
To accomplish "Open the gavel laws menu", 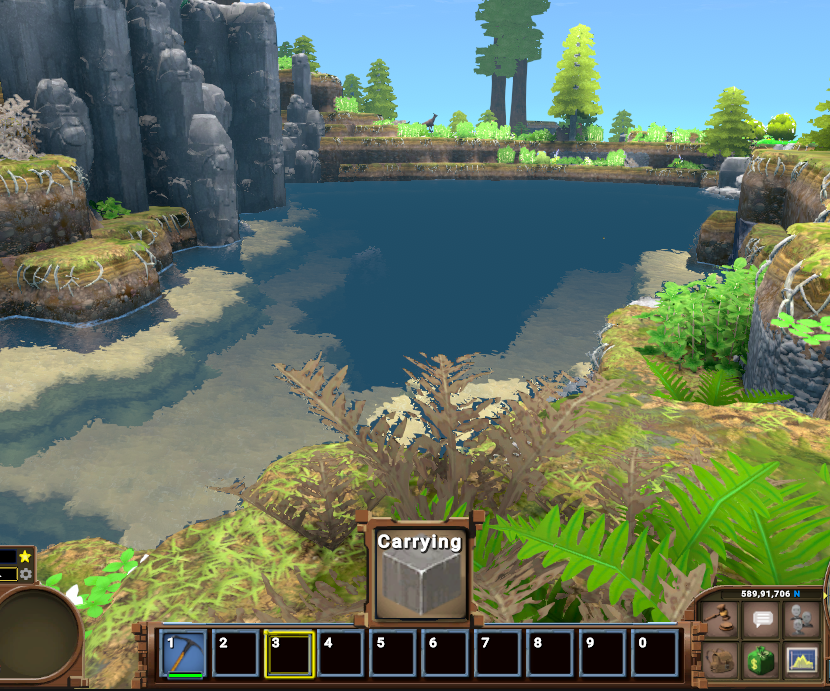I will [x=722, y=619].
